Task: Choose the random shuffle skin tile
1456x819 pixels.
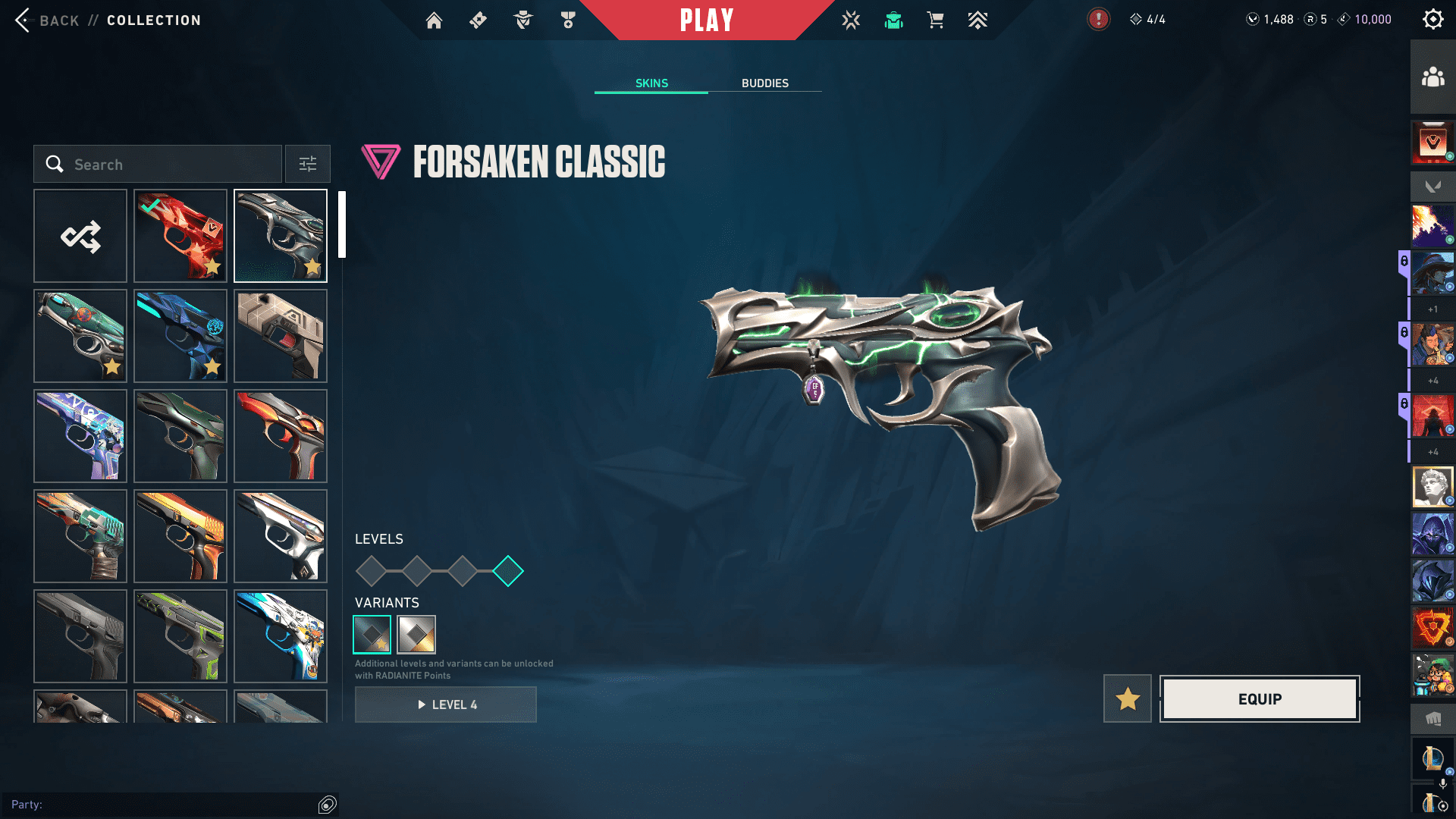Action: pyautogui.click(x=80, y=237)
